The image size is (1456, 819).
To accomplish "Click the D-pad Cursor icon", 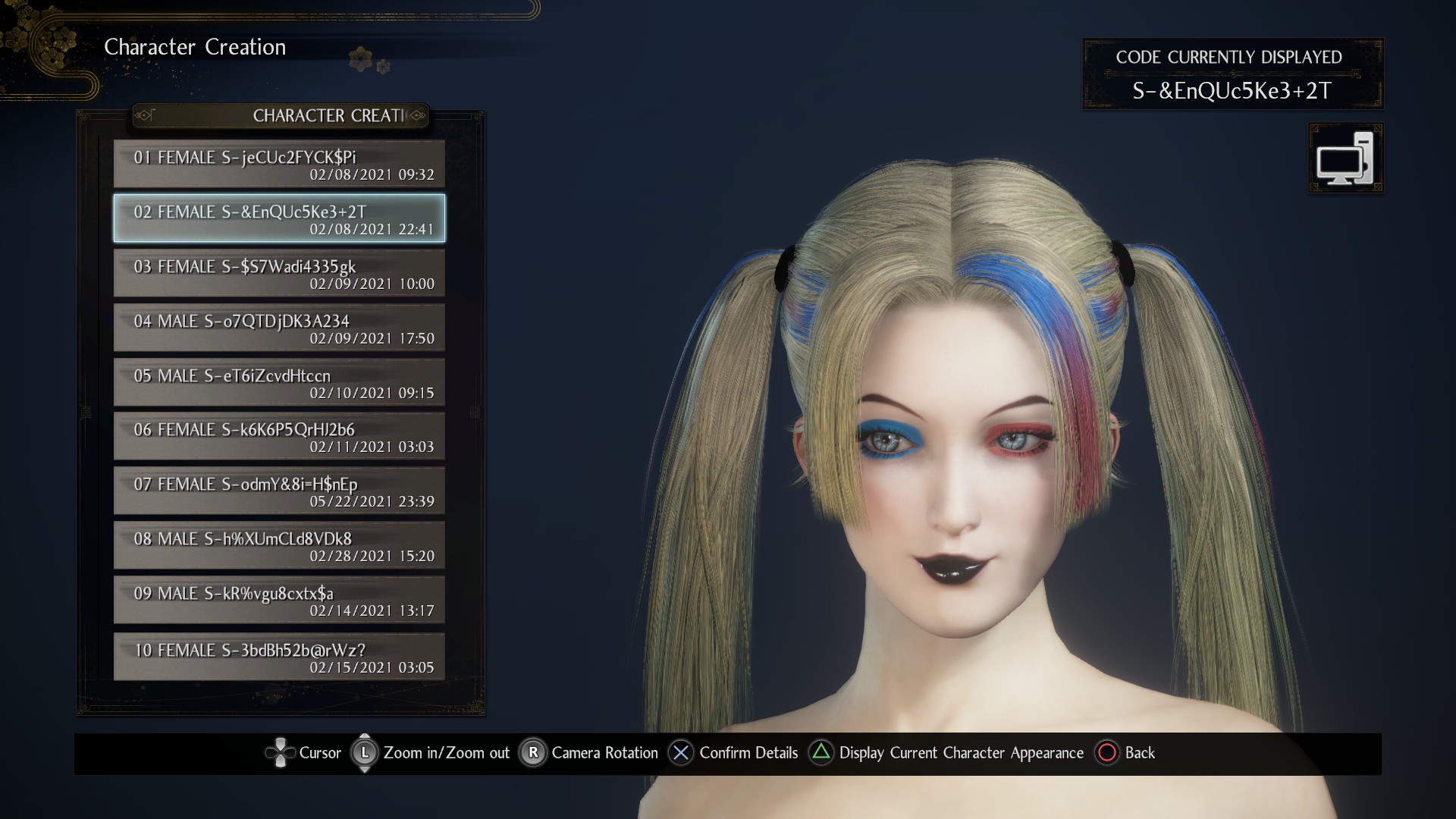I will coord(281,753).
